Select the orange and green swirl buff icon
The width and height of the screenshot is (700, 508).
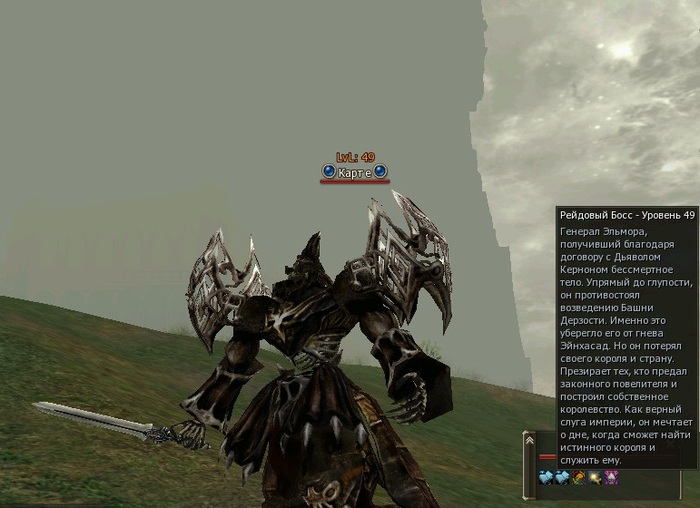(579, 478)
